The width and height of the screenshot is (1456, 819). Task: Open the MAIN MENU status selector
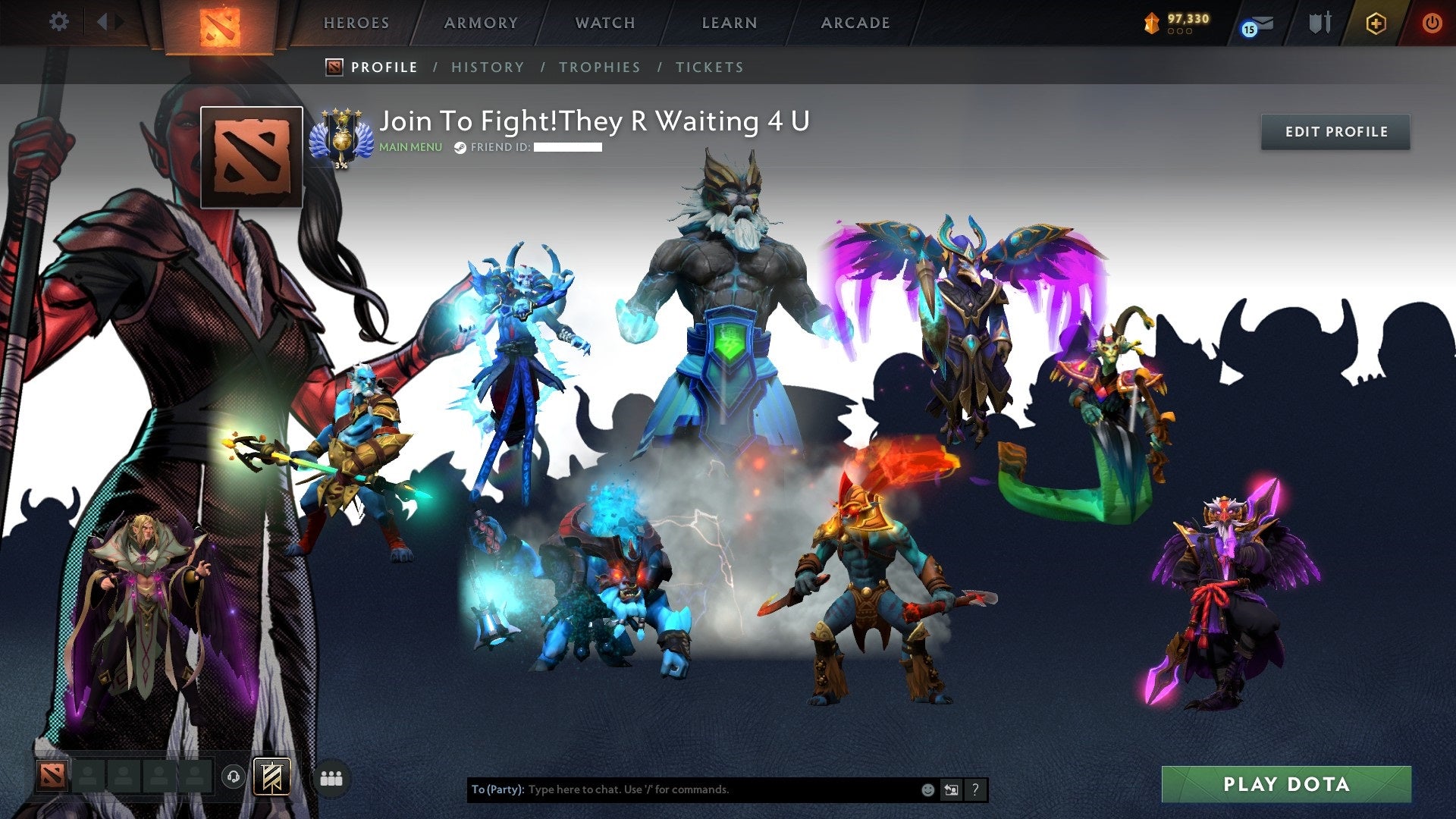[x=409, y=146]
